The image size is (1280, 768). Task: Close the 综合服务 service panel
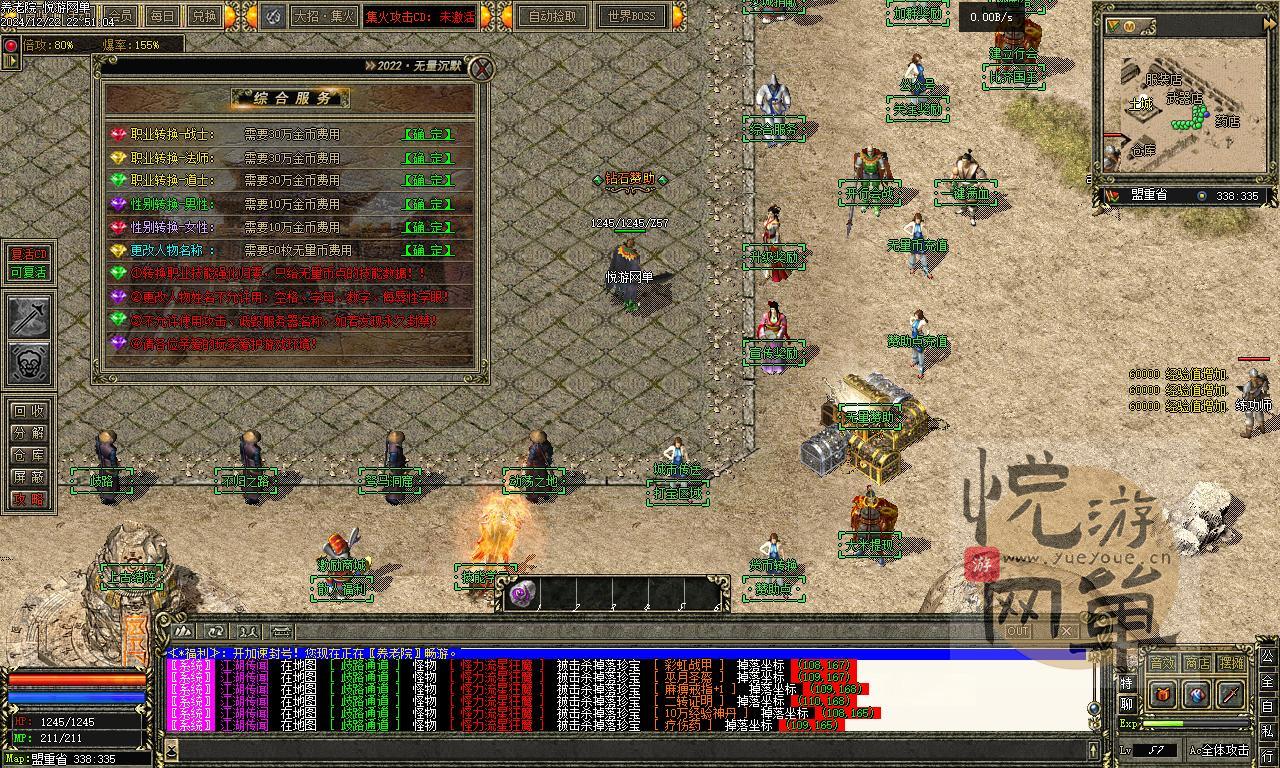coord(482,68)
